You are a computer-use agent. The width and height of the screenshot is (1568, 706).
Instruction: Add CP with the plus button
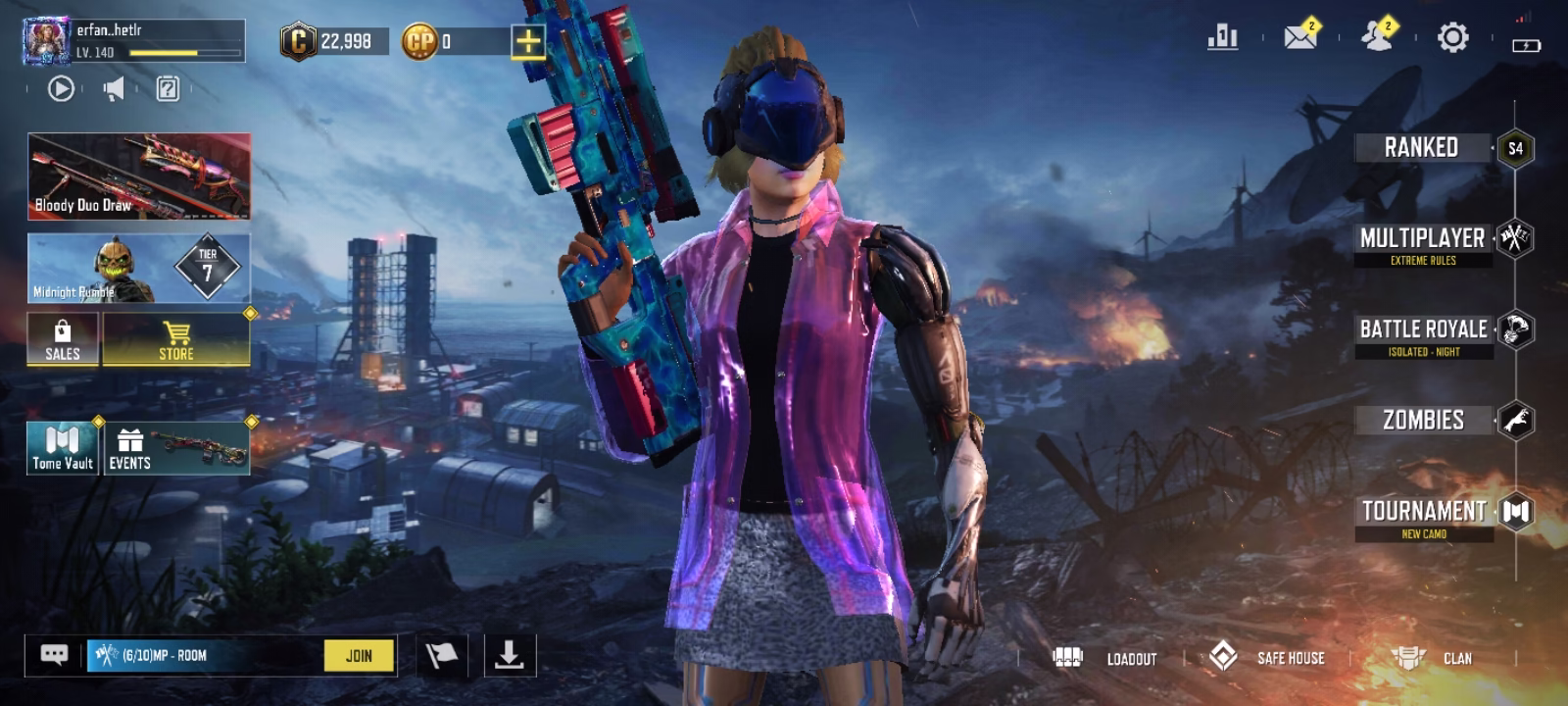(x=528, y=41)
